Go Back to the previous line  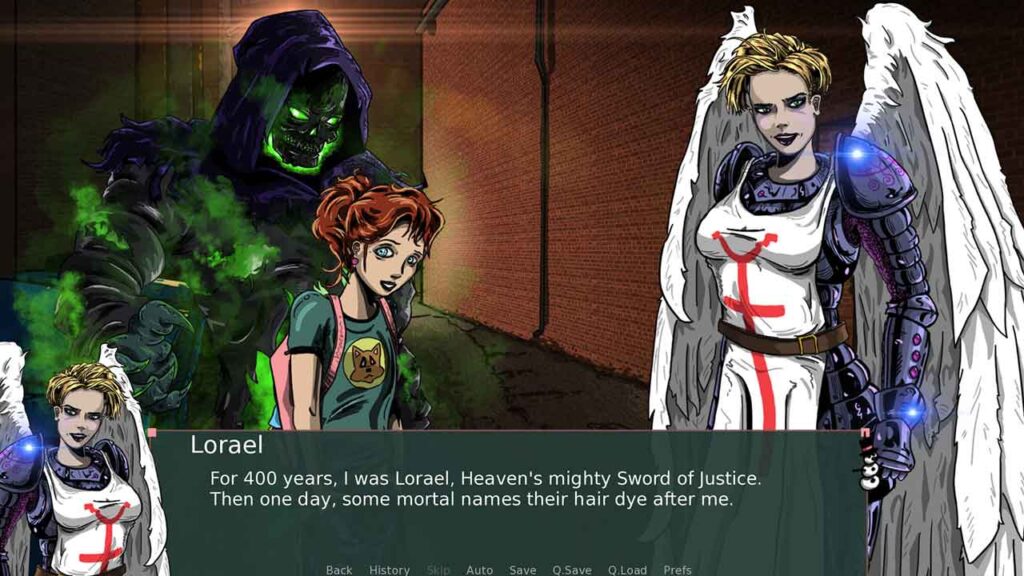pos(339,570)
